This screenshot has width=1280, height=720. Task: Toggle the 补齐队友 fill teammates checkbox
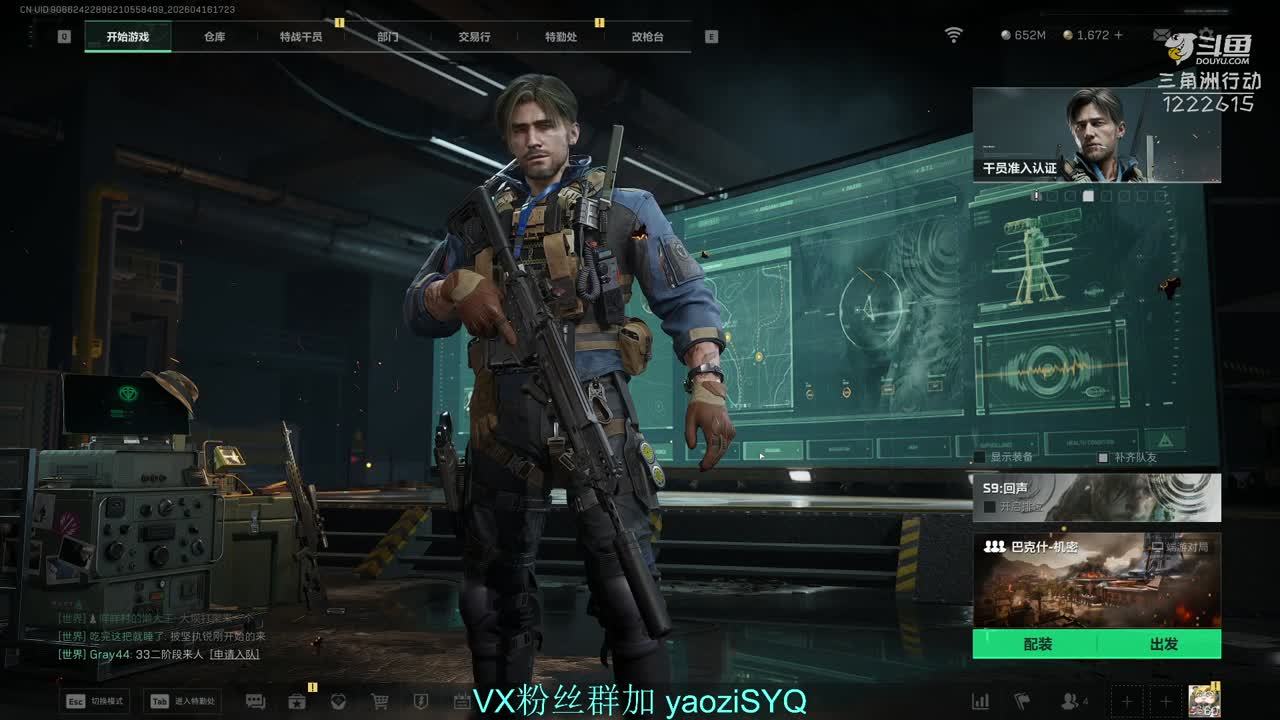point(1103,457)
